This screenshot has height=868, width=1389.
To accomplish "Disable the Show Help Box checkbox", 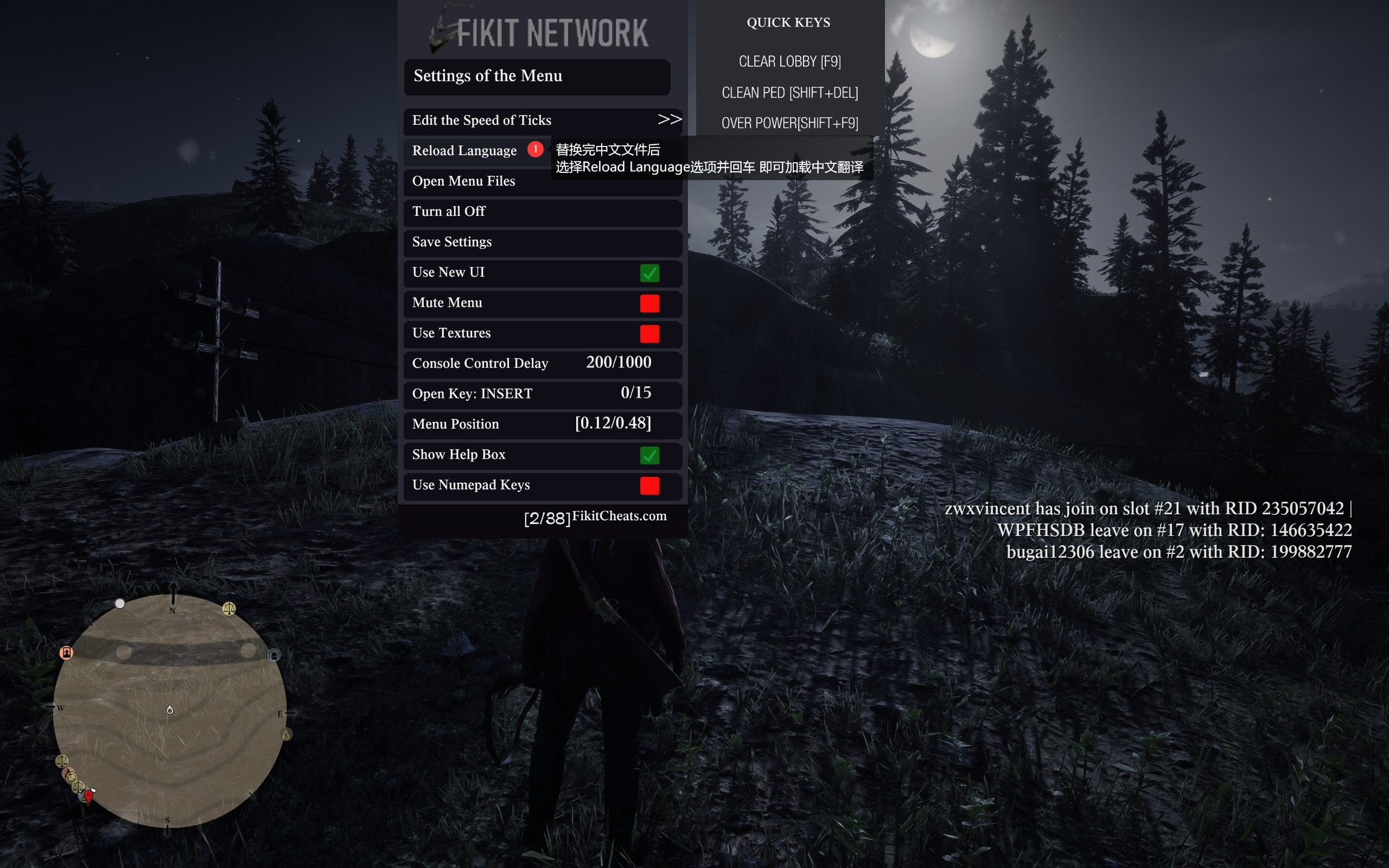I will tap(649, 455).
